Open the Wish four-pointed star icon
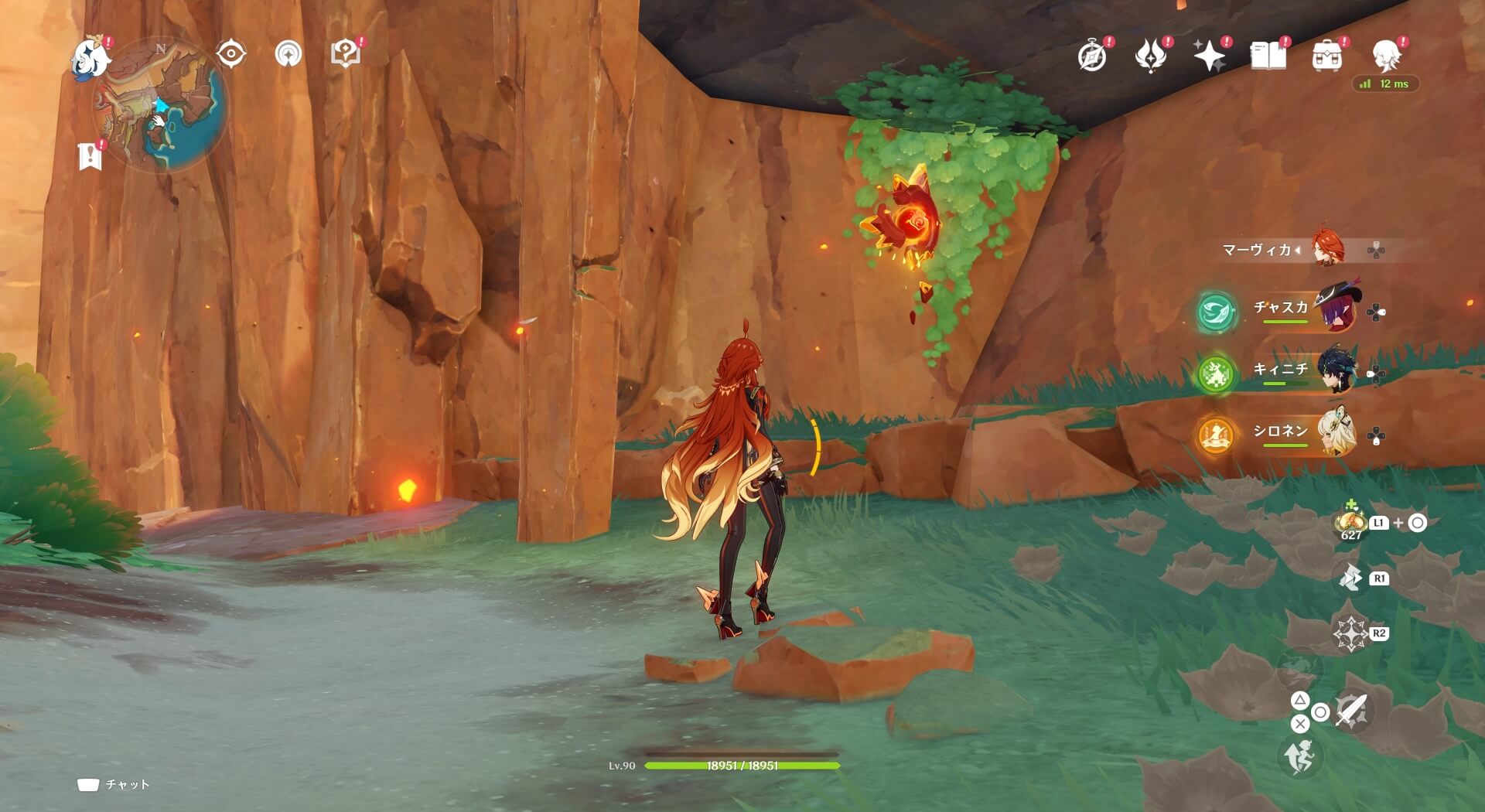Image resolution: width=1485 pixels, height=812 pixels. [1209, 56]
